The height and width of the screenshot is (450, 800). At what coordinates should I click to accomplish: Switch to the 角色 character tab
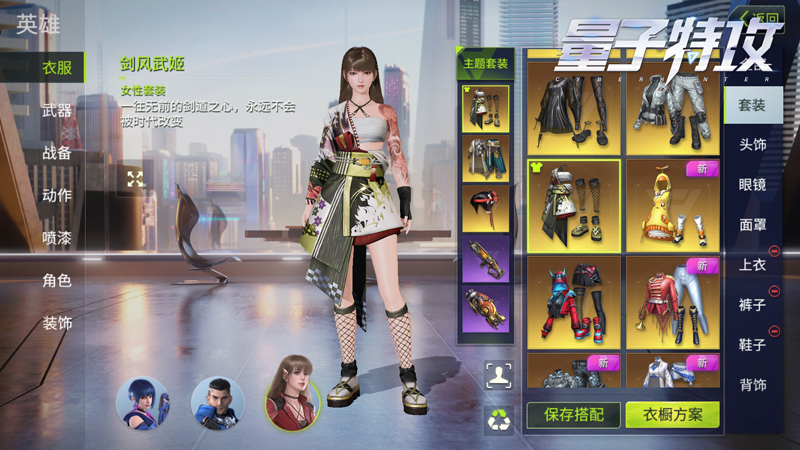coord(56,281)
